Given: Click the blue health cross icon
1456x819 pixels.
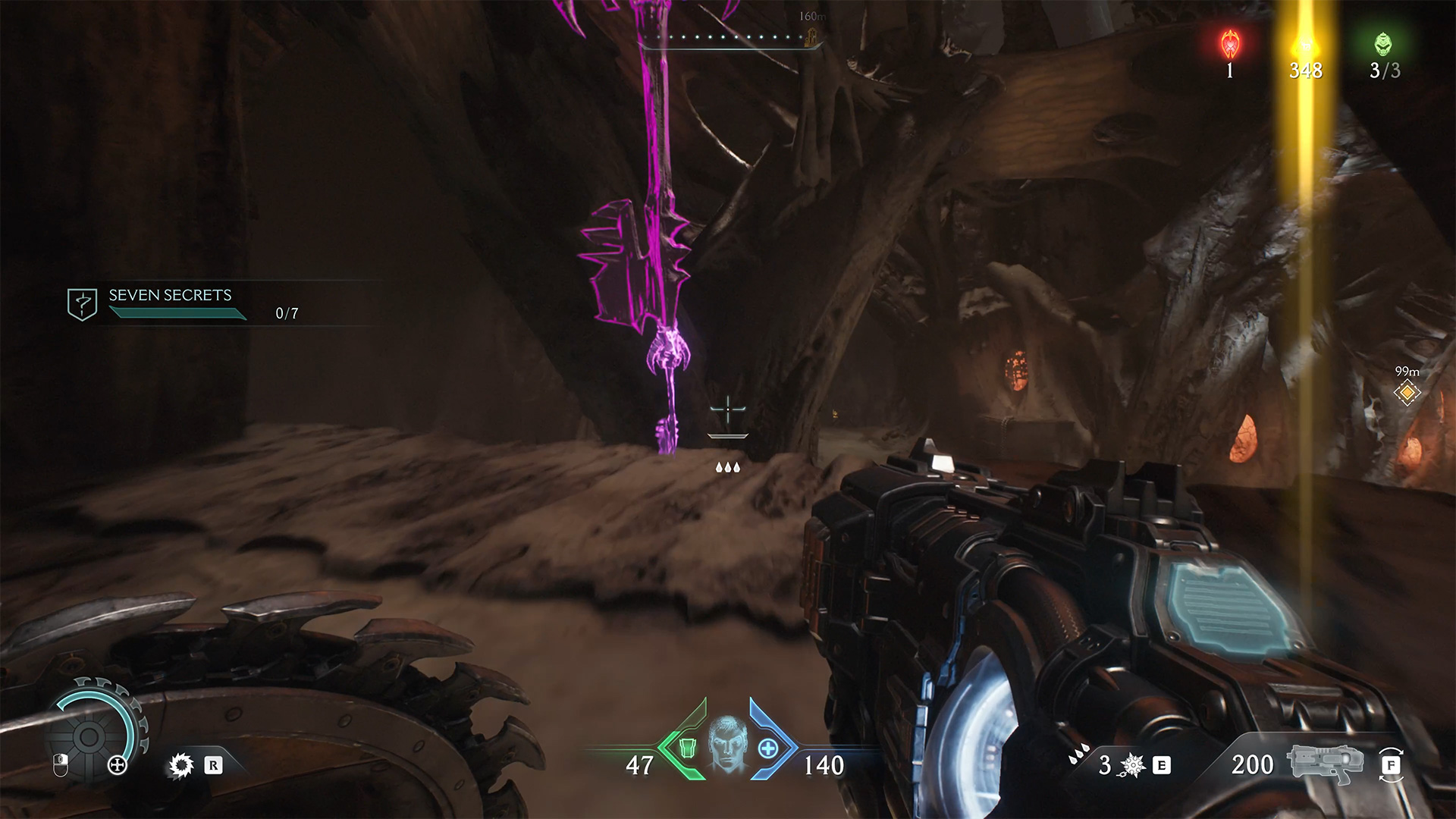Looking at the screenshot, I should (x=767, y=749).
